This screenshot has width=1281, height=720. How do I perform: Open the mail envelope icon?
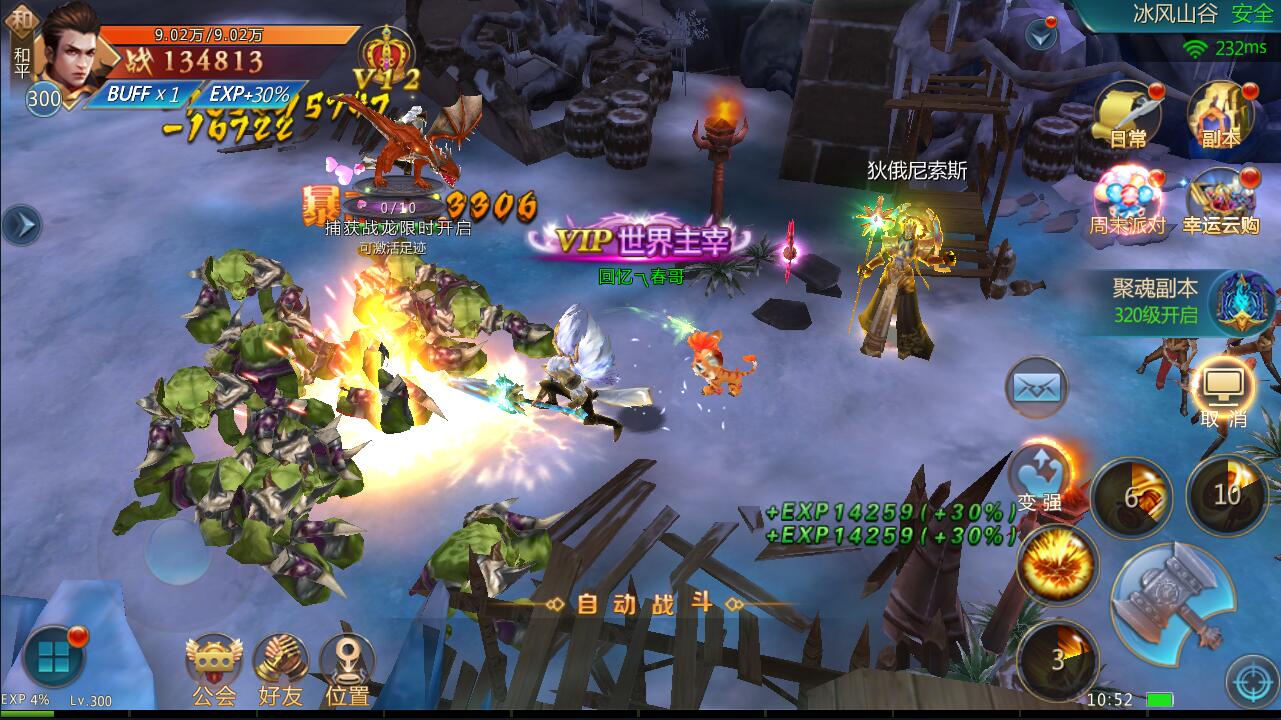tap(1036, 387)
